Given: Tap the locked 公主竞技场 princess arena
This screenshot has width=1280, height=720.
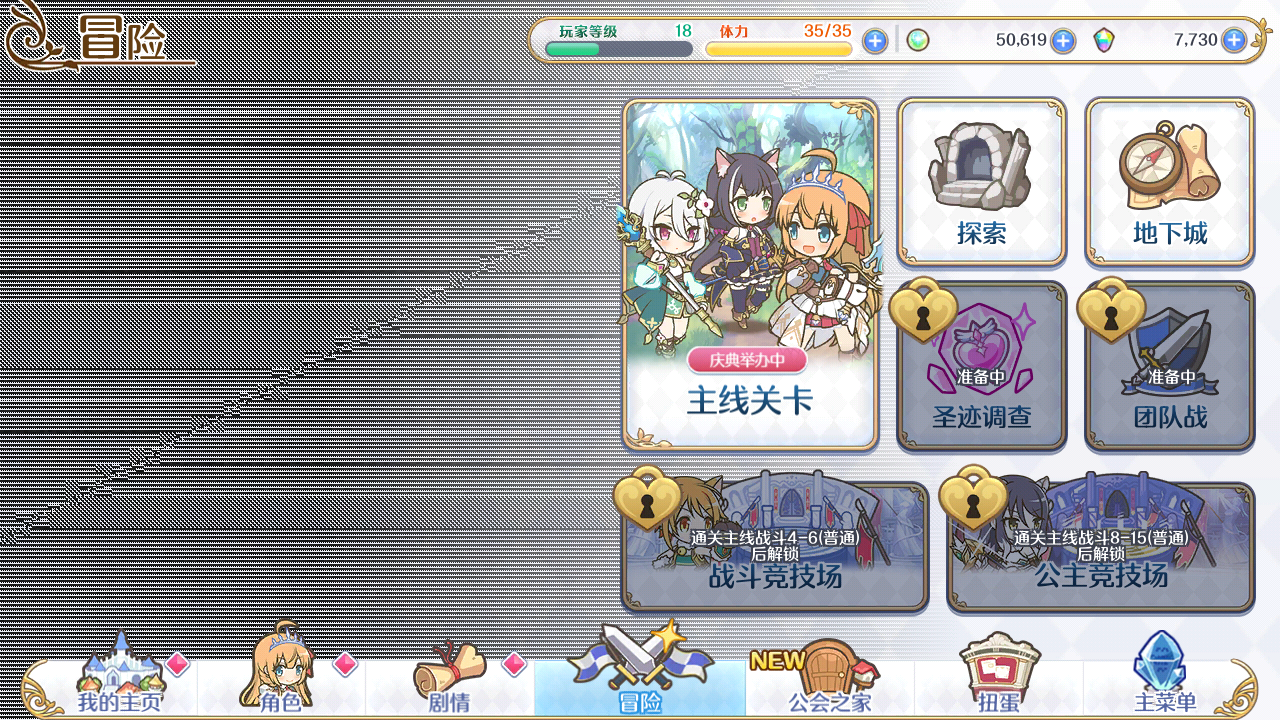Looking at the screenshot, I should (x=1100, y=548).
